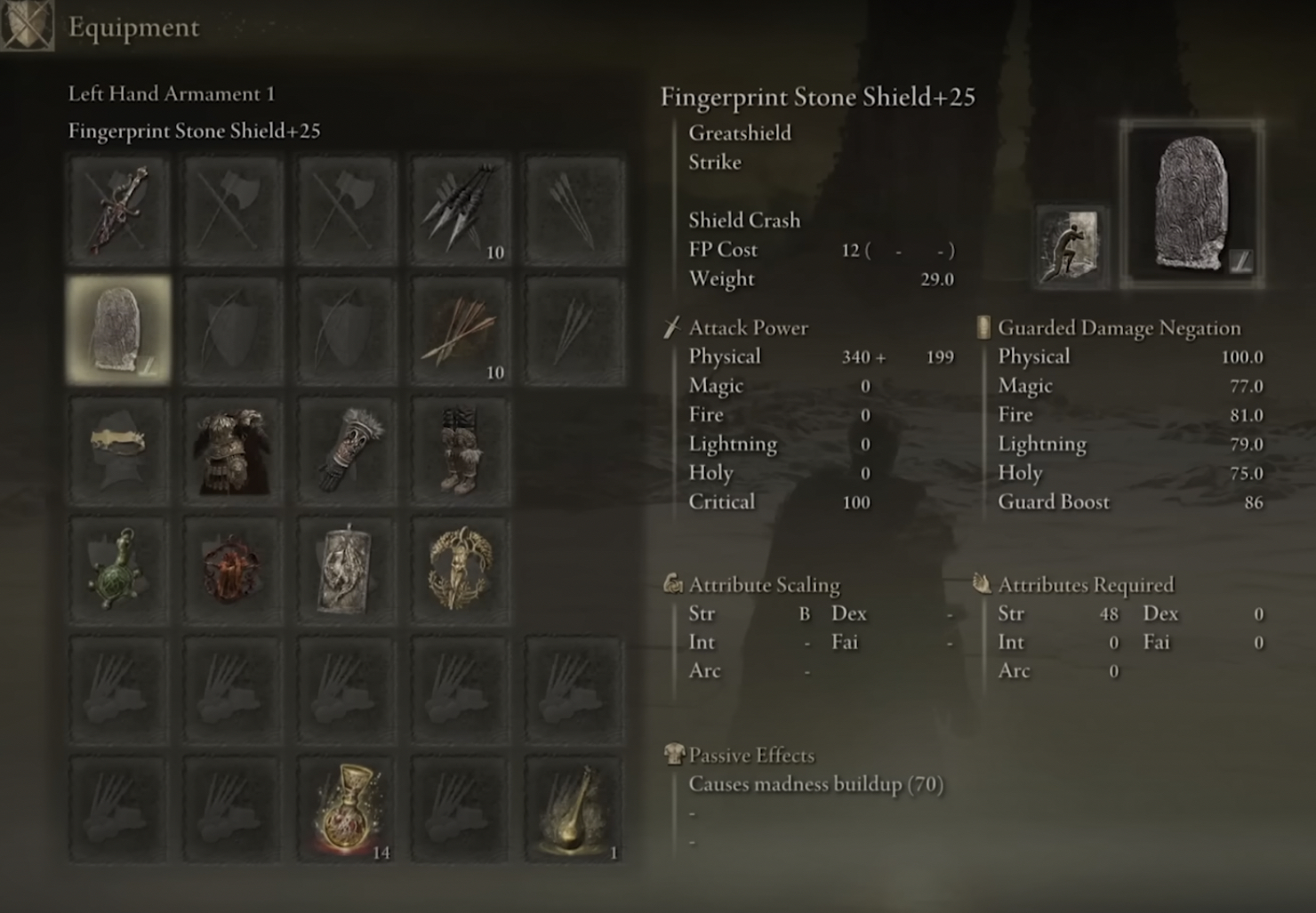The height and width of the screenshot is (913, 1316).
Task: Open the chest armor slot
Action: [x=232, y=450]
